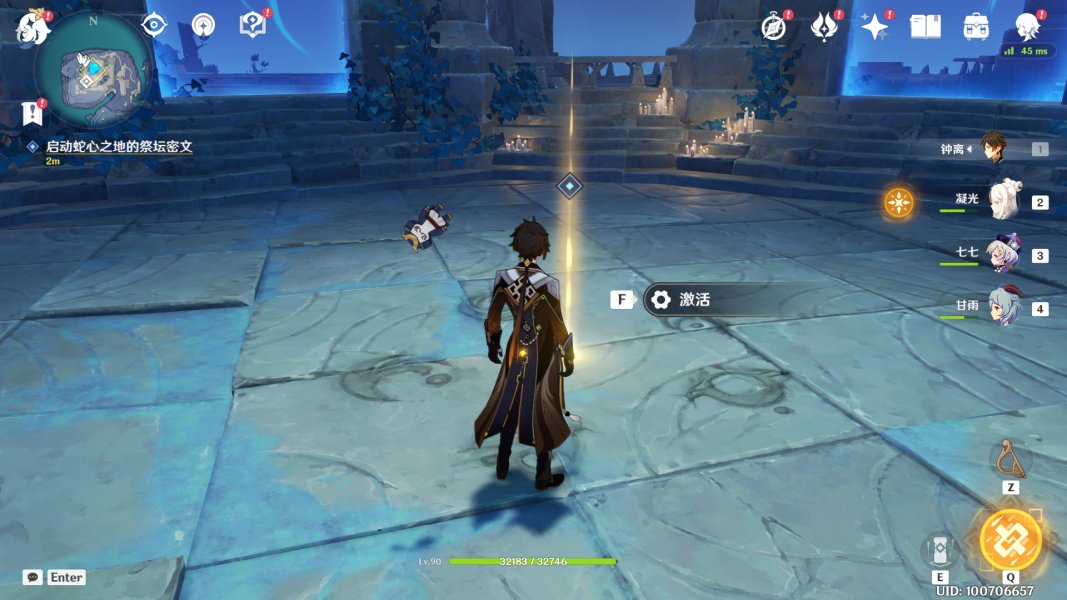Switch to party member 七七
1067x600 pixels.
tap(1002, 255)
